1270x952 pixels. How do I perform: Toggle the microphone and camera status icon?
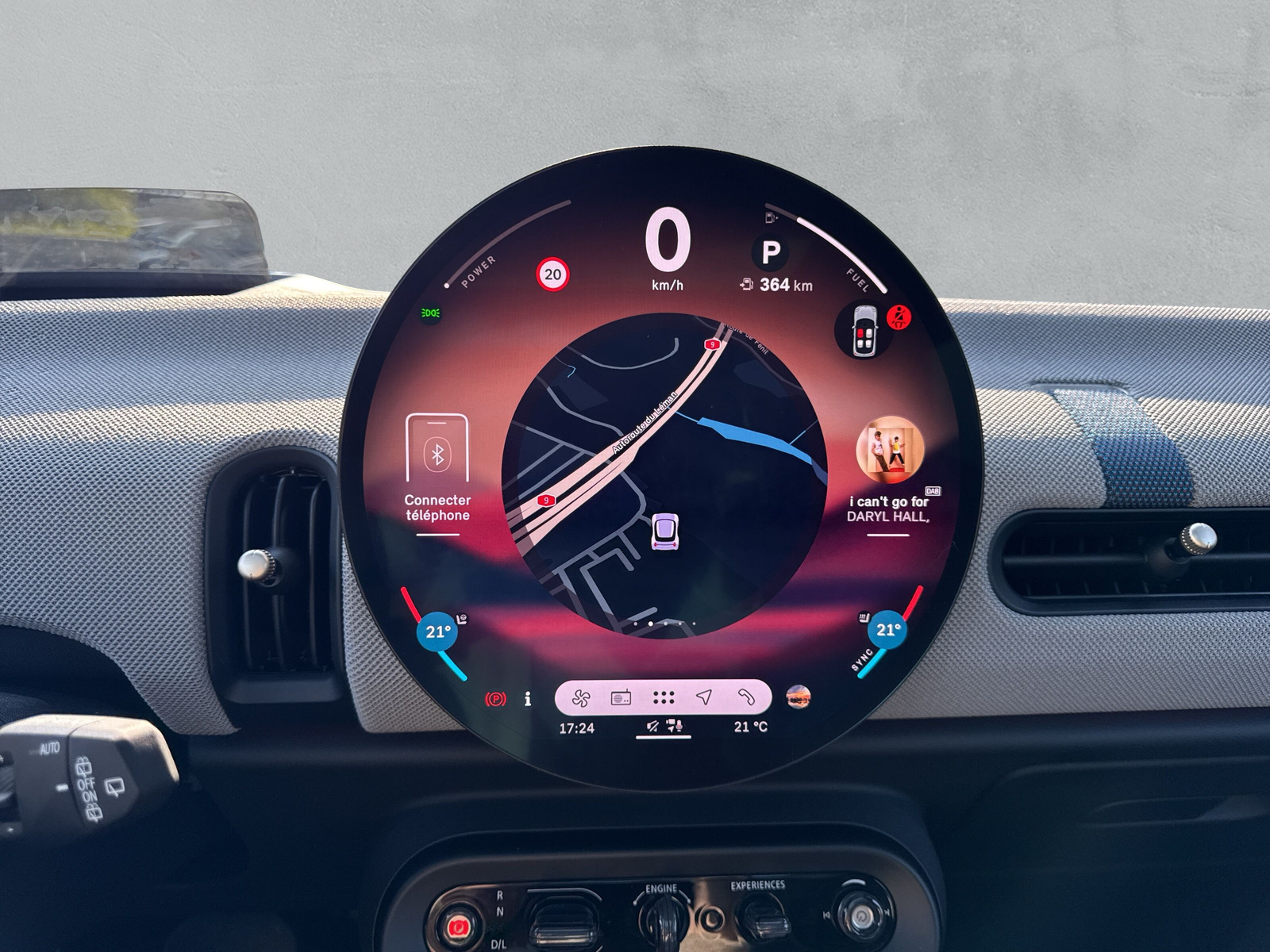click(x=672, y=726)
